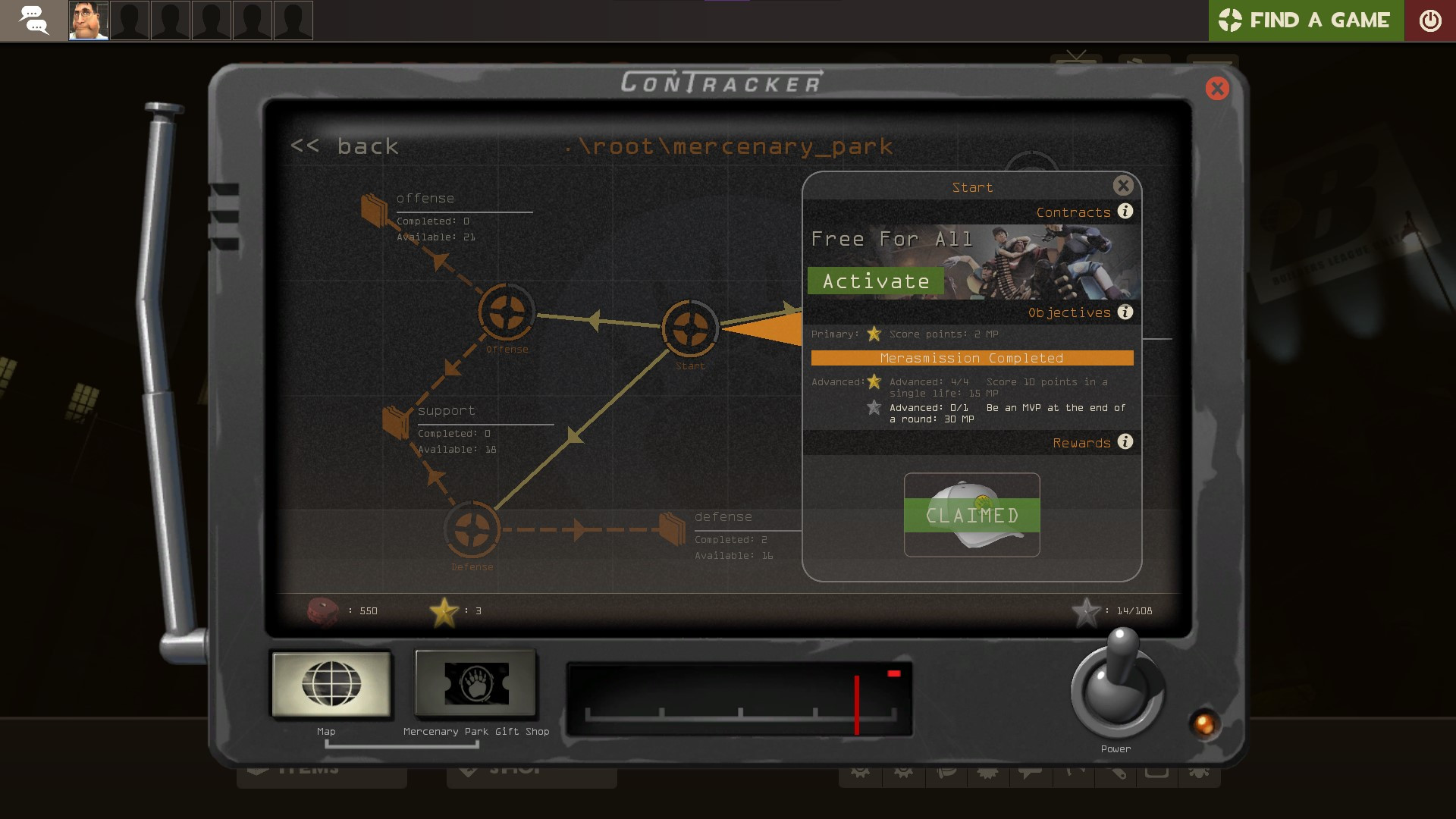1456x819 pixels.
Task: View info about Contracts
Action: tap(1125, 212)
